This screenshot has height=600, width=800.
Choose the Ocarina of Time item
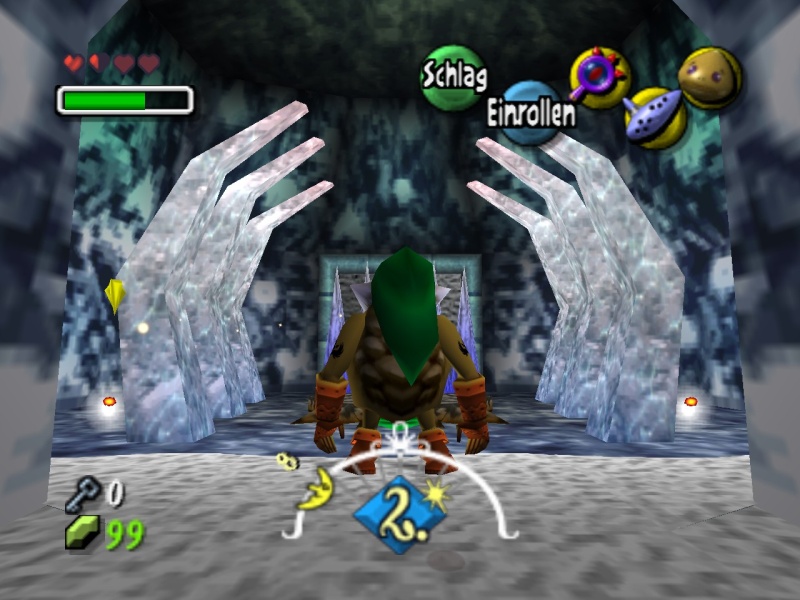(655, 118)
